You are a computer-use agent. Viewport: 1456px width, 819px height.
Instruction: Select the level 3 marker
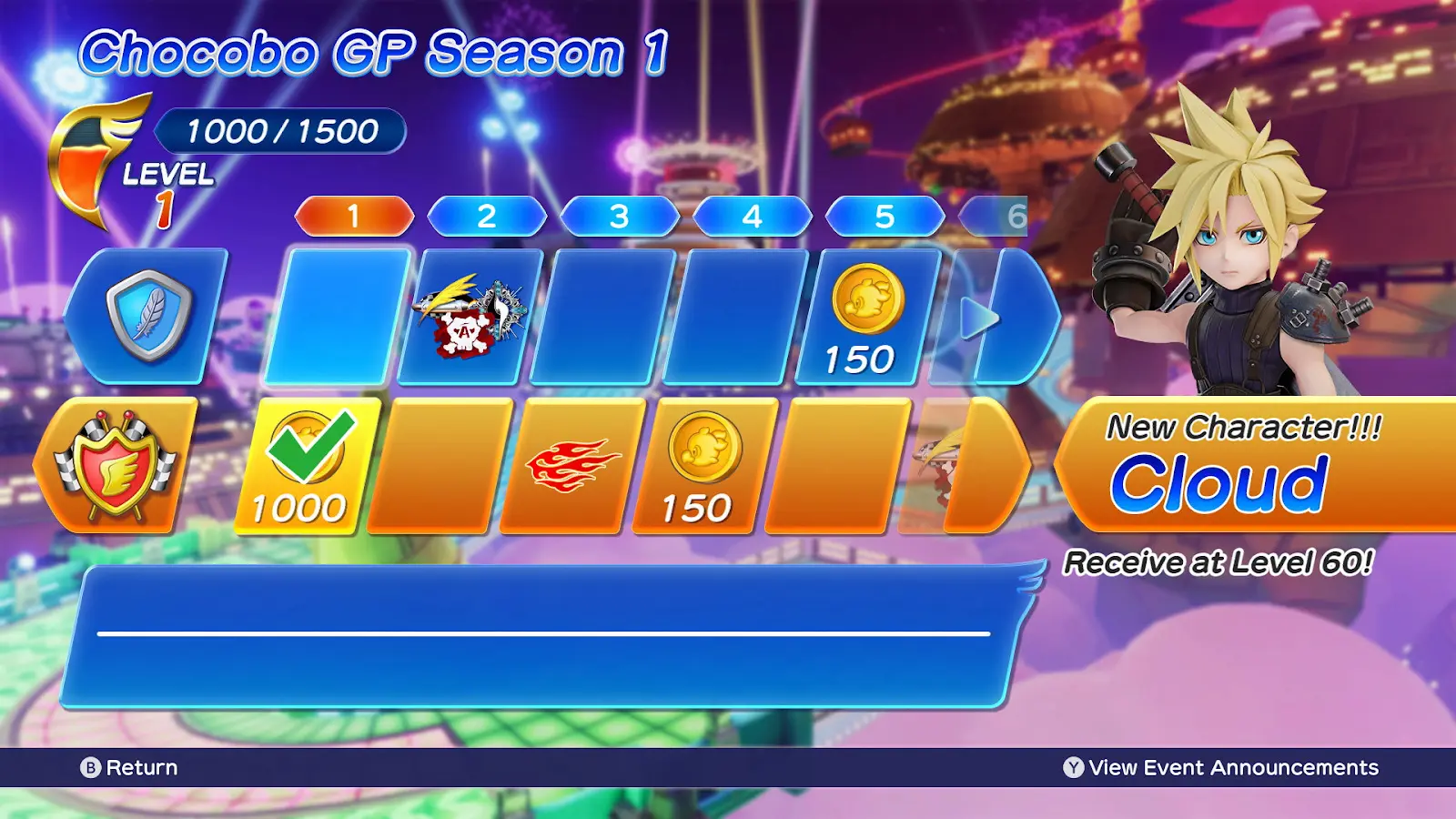coord(620,217)
